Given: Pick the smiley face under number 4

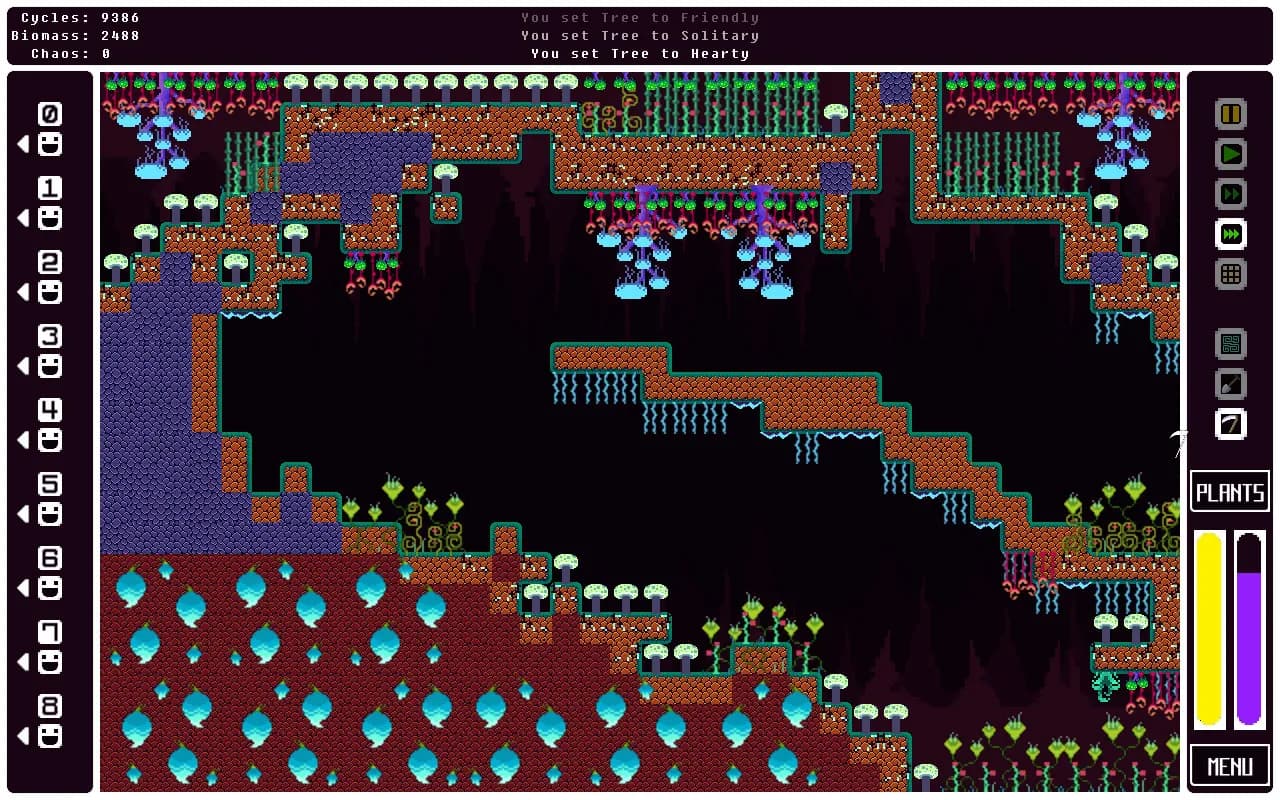Looking at the screenshot, I should click(x=50, y=441).
